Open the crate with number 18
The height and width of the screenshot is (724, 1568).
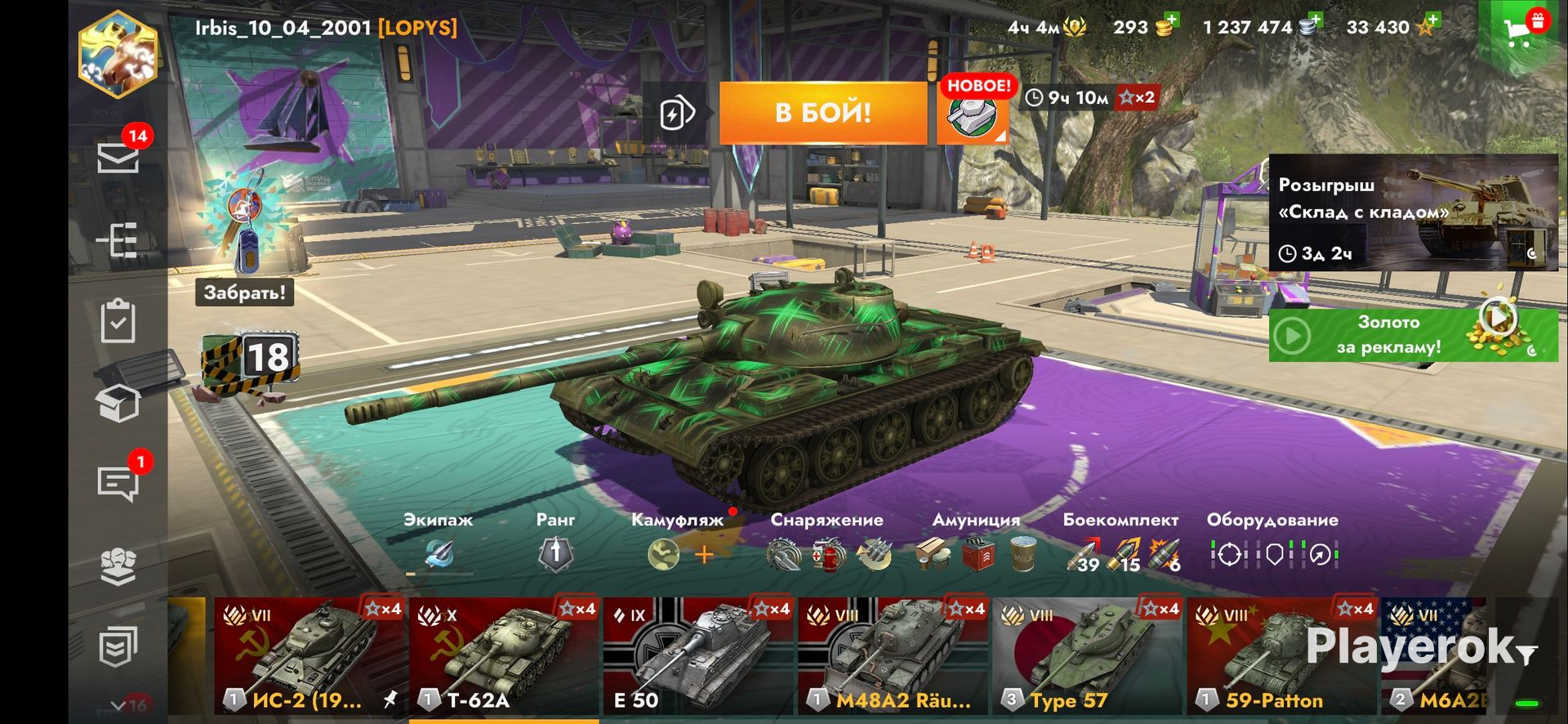[x=253, y=360]
